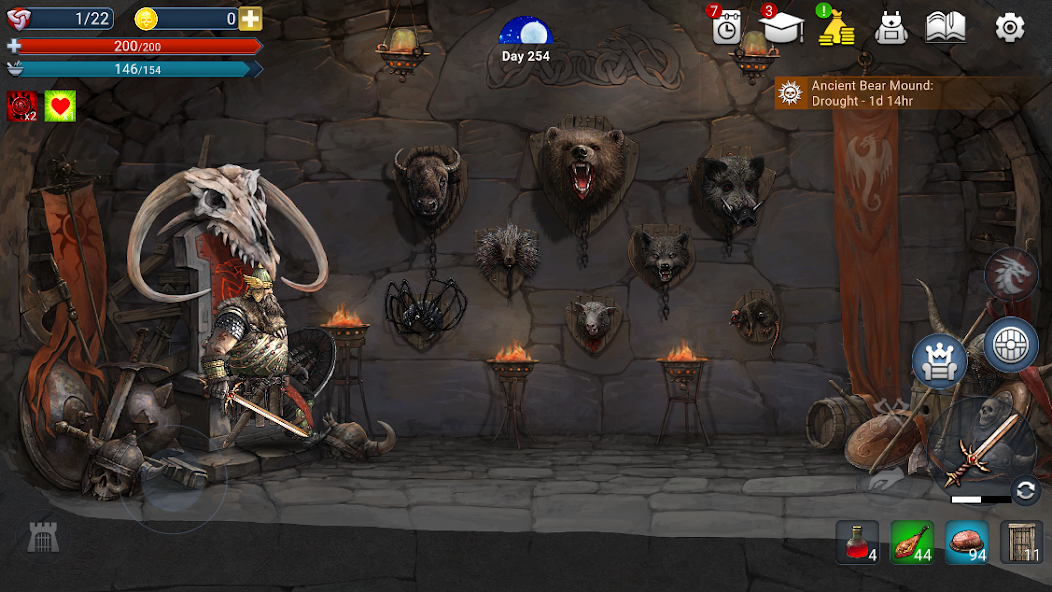Click the throne crown button
Viewport: 1052px width, 592px height.
(939, 361)
